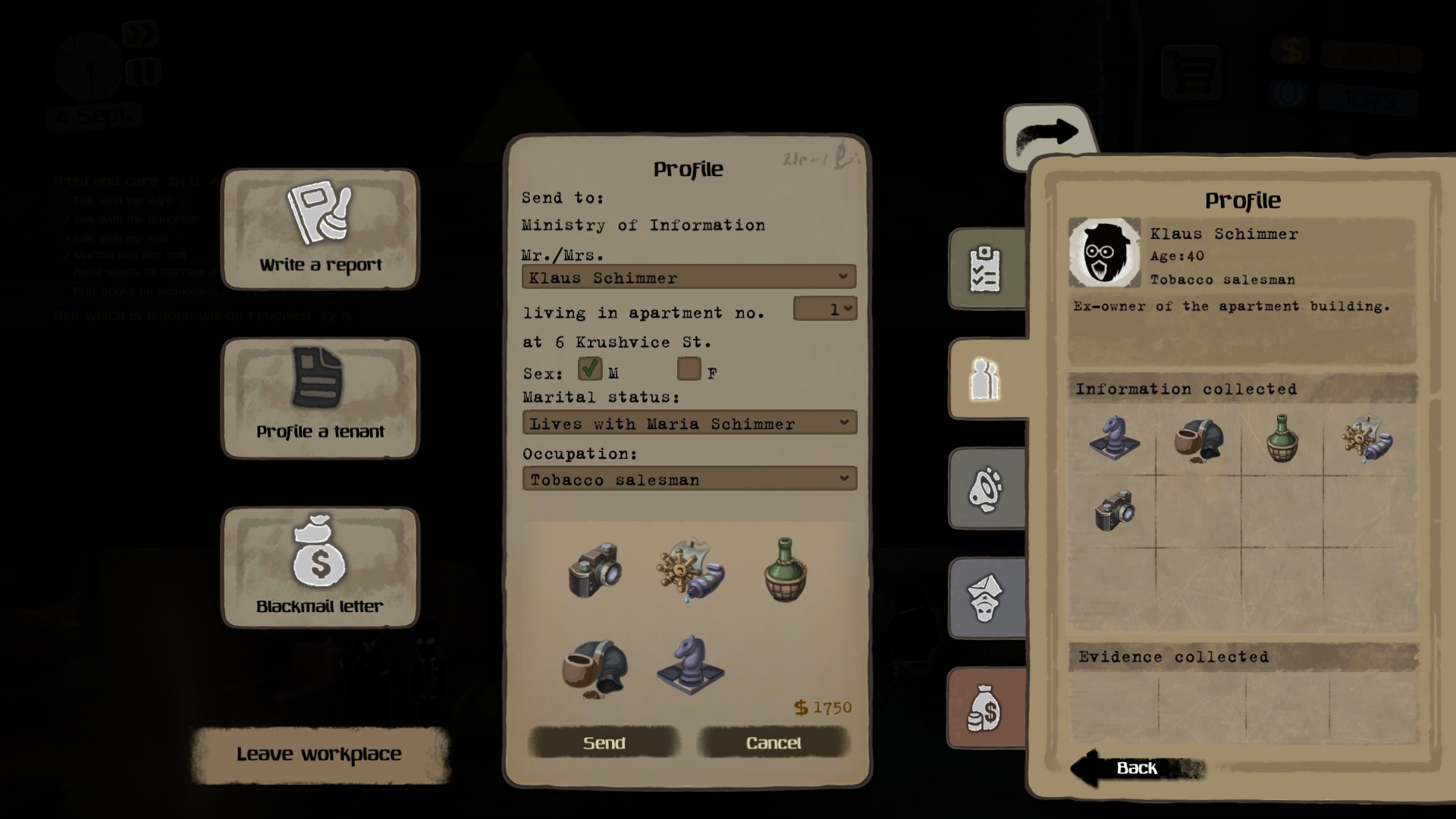Cancel the profile form
This screenshot has height=819, width=1456.
(x=773, y=742)
